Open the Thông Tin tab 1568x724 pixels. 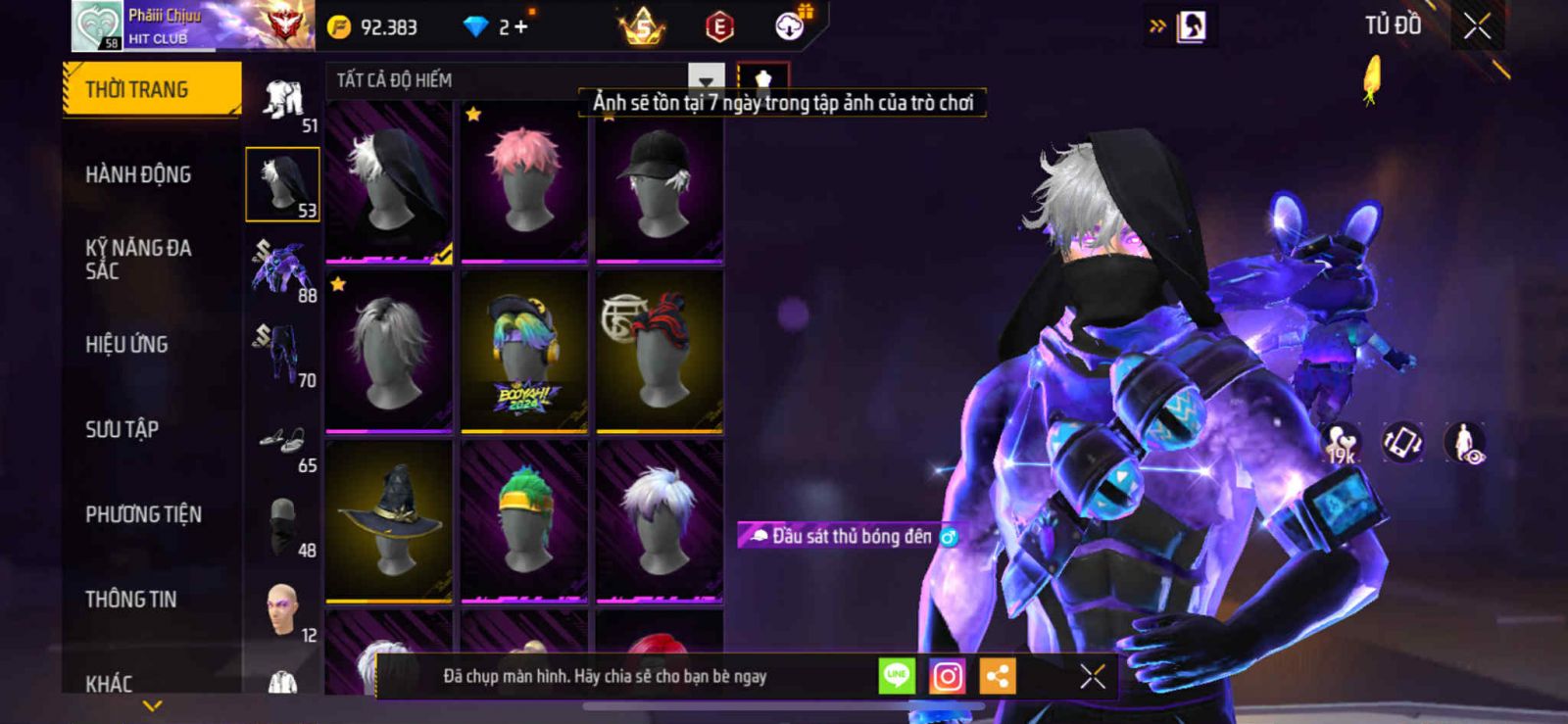[x=130, y=599]
